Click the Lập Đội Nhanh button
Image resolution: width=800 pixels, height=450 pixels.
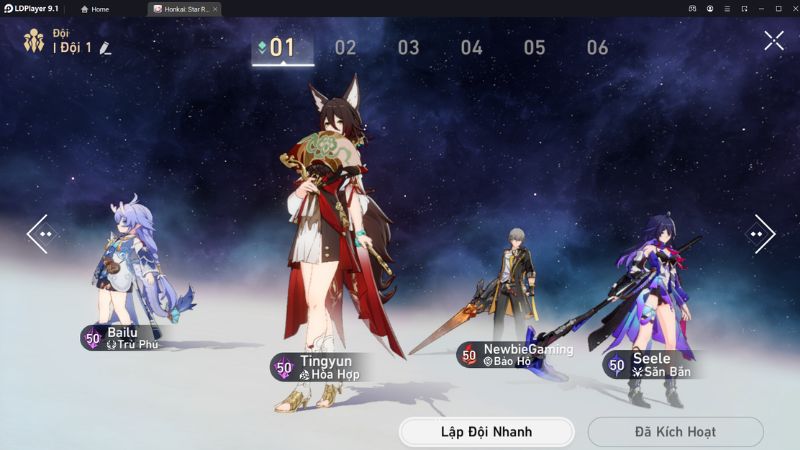[486, 432]
